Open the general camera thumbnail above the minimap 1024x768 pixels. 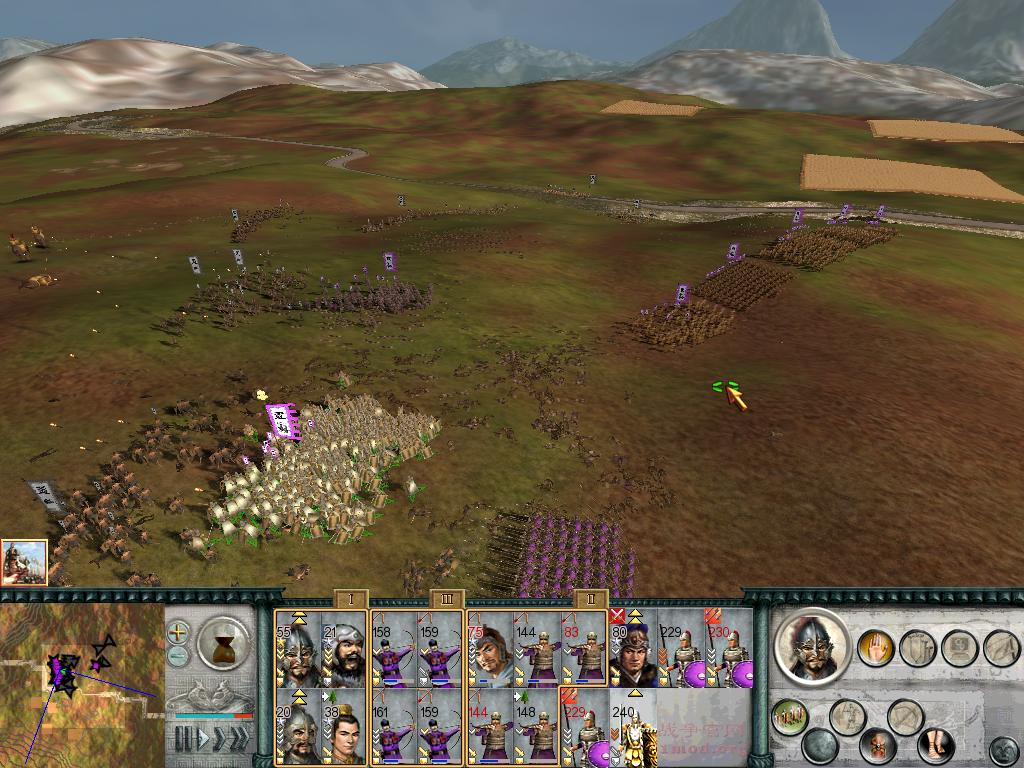point(24,562)
